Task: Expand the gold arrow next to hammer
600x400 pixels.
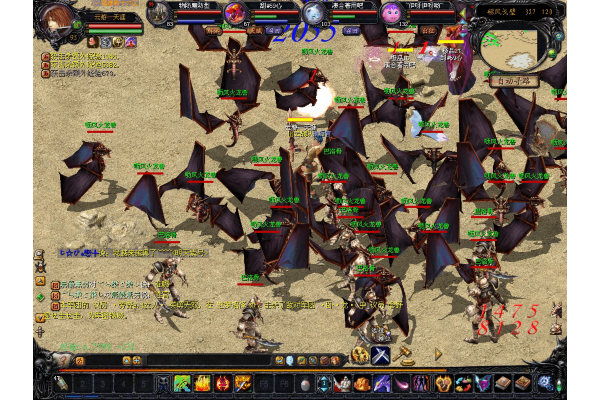Action: (438, 354)
